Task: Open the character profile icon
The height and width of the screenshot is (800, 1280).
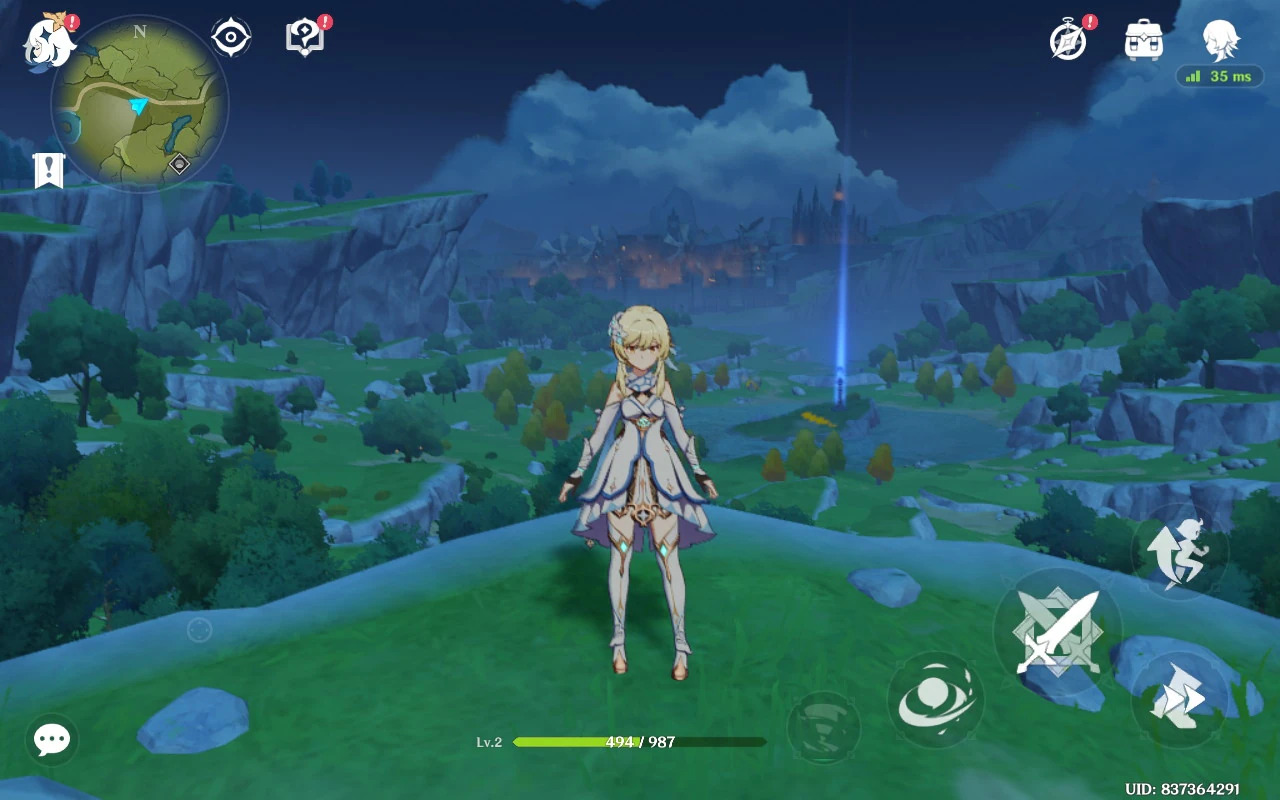Action: [x=1221, y=40]
